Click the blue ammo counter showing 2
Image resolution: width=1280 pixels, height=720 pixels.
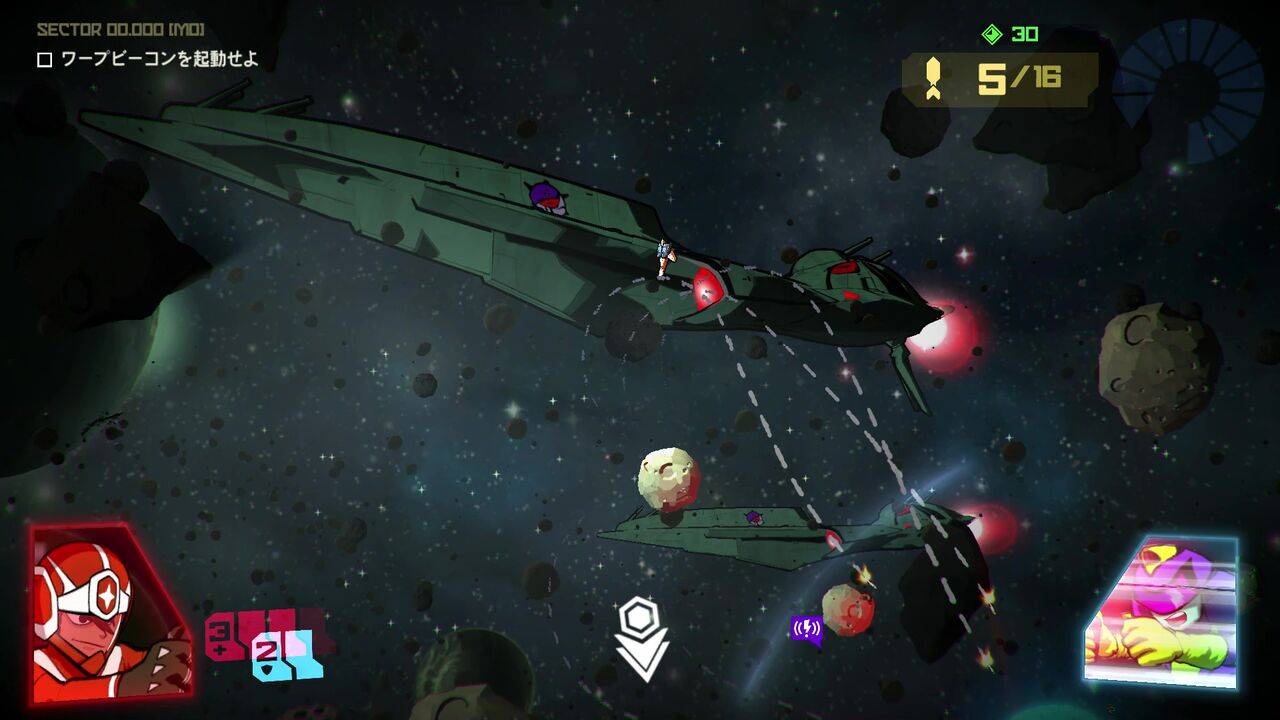(x=266, y=655)
